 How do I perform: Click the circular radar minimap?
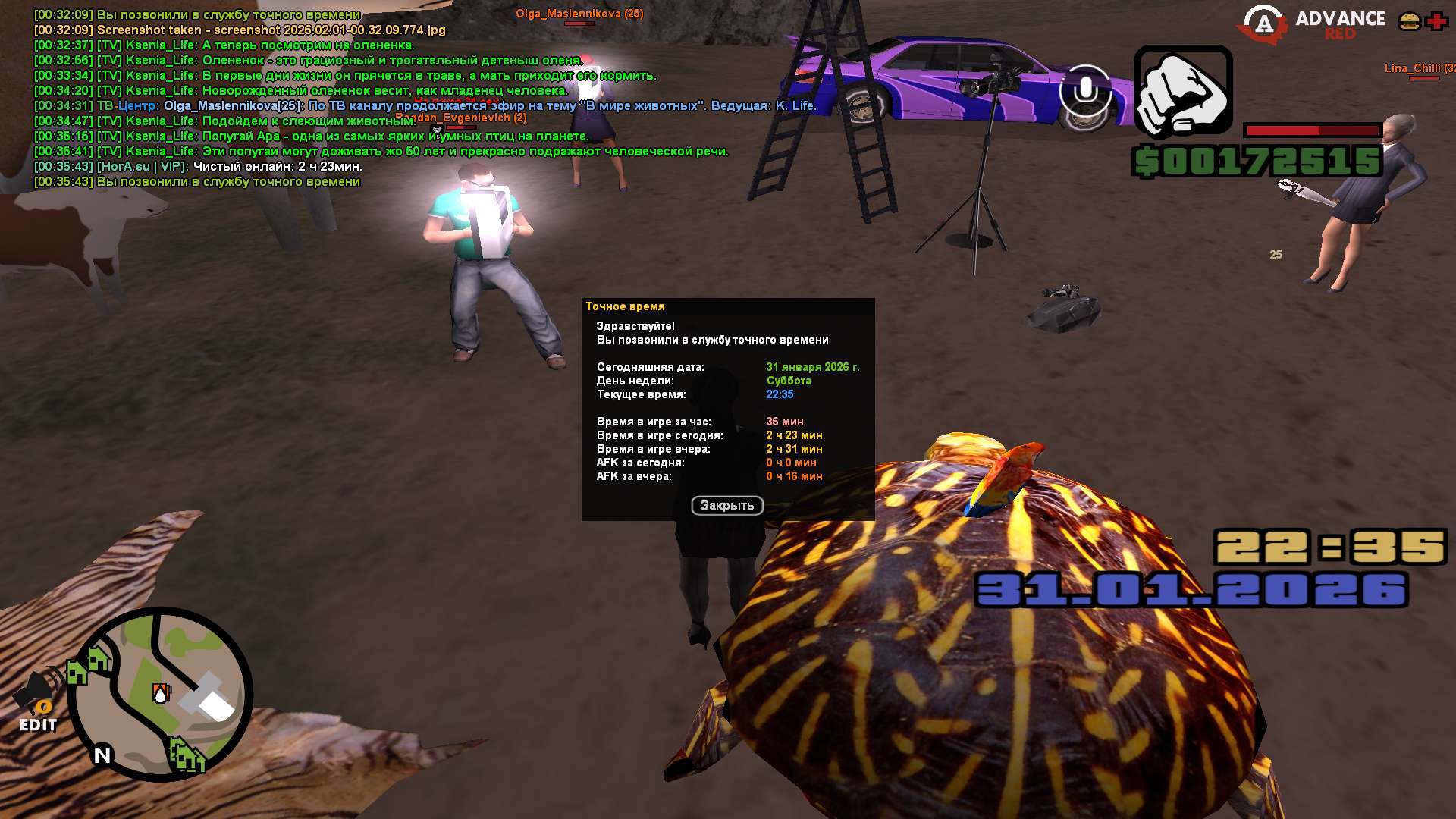click(160, 693)
